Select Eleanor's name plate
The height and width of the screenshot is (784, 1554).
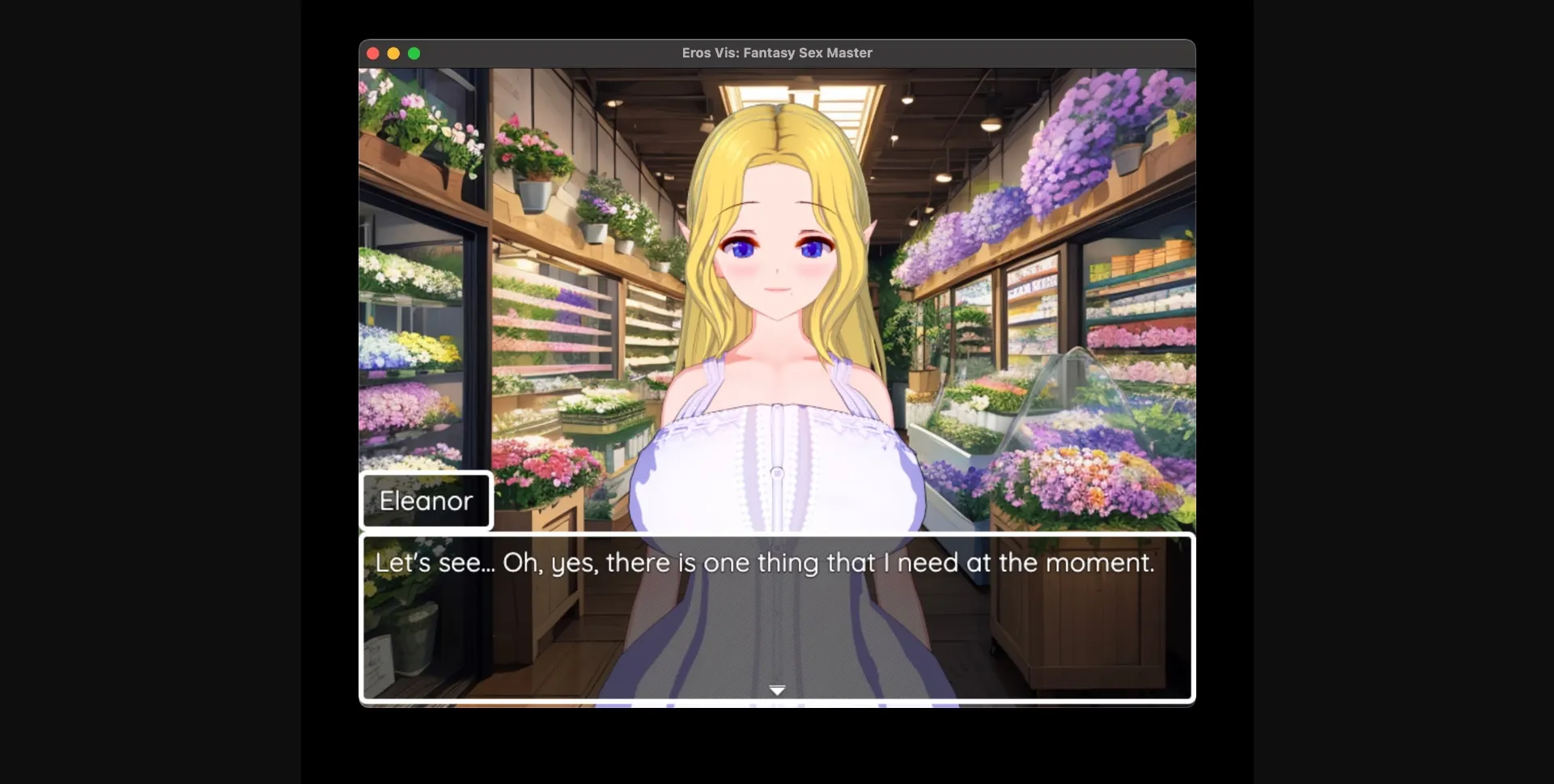pyautogui.click(x=427, y=500)
